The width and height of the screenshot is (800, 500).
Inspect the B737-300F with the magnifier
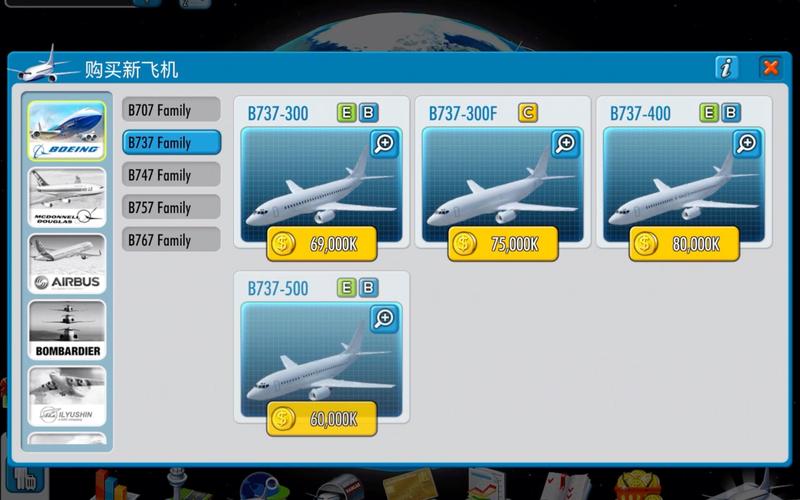point(565,144)
